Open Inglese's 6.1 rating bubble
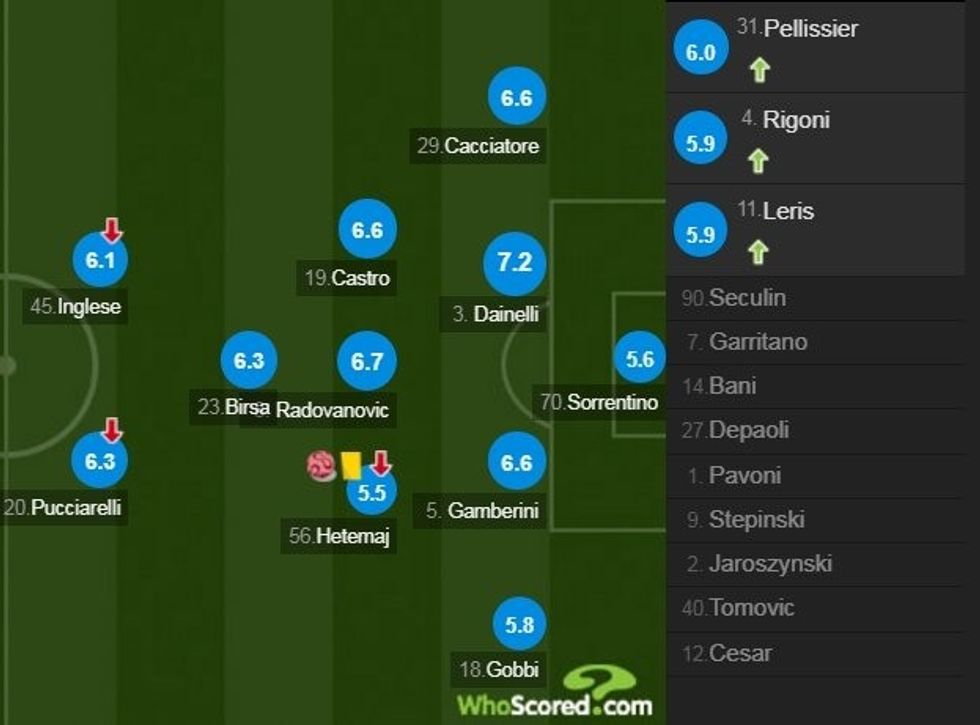980x725 pixels. [100, 262]
